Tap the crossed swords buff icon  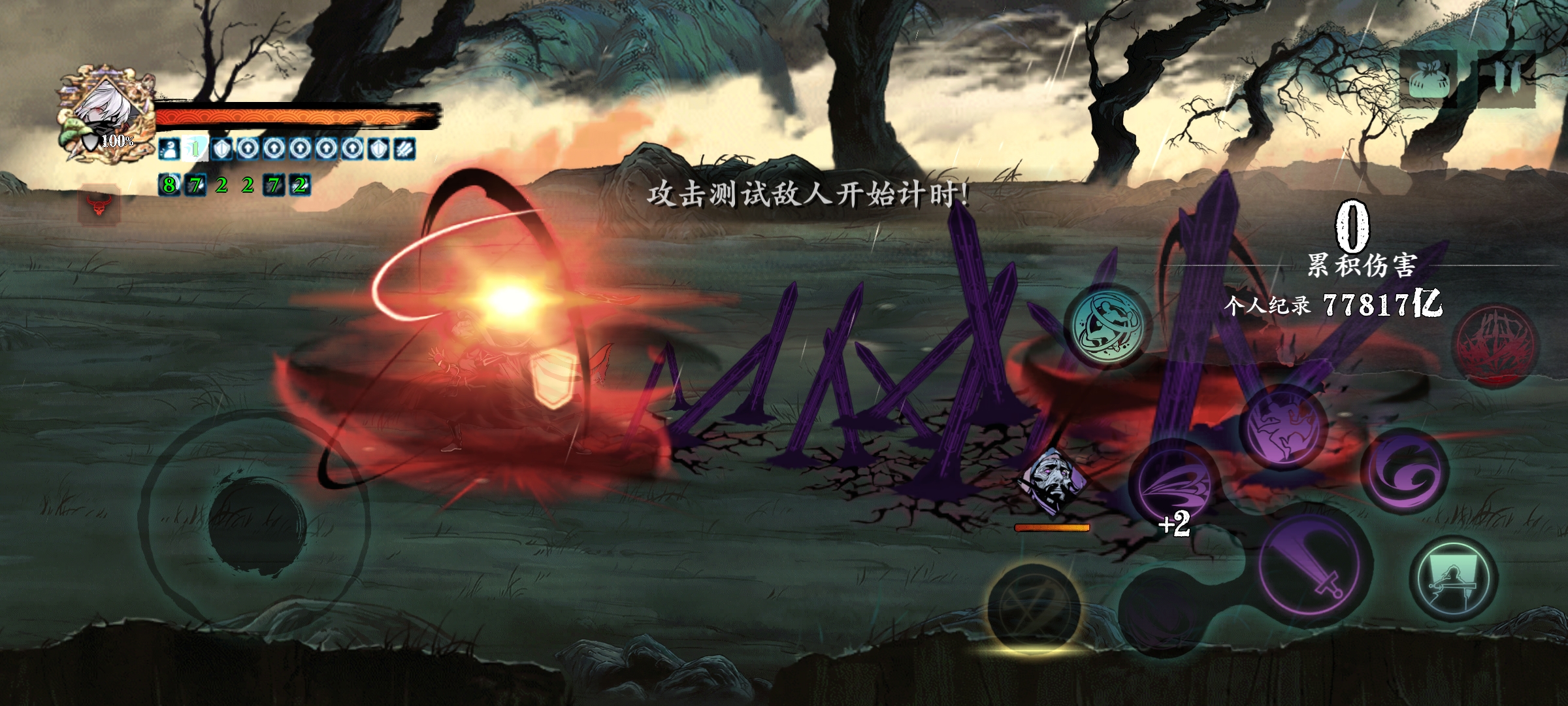(x=406, y=150)
